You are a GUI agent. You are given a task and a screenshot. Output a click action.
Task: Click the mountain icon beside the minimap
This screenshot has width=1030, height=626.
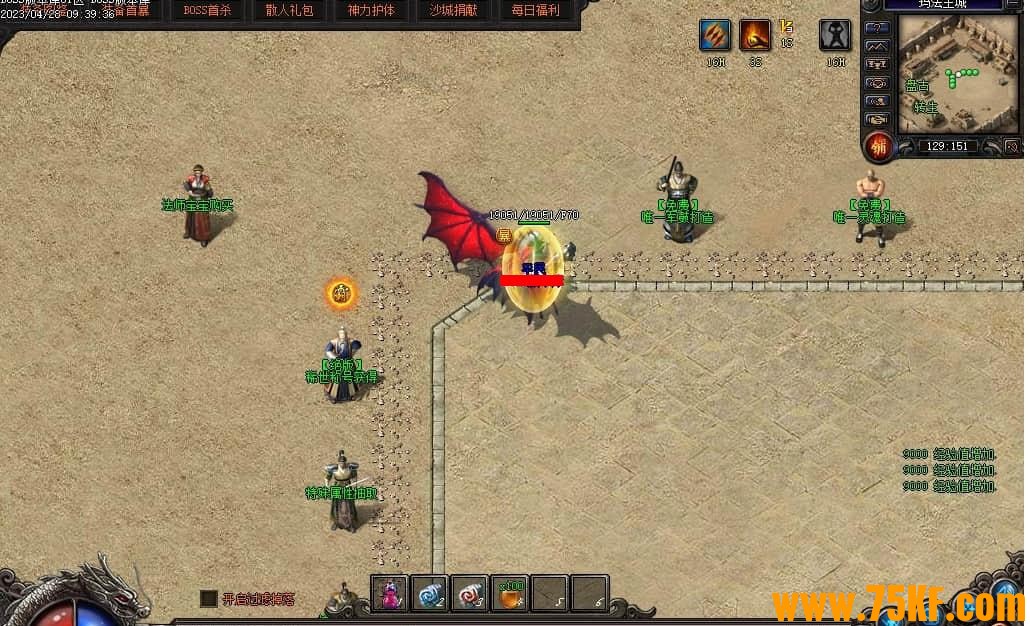click(x=877, y=46)
